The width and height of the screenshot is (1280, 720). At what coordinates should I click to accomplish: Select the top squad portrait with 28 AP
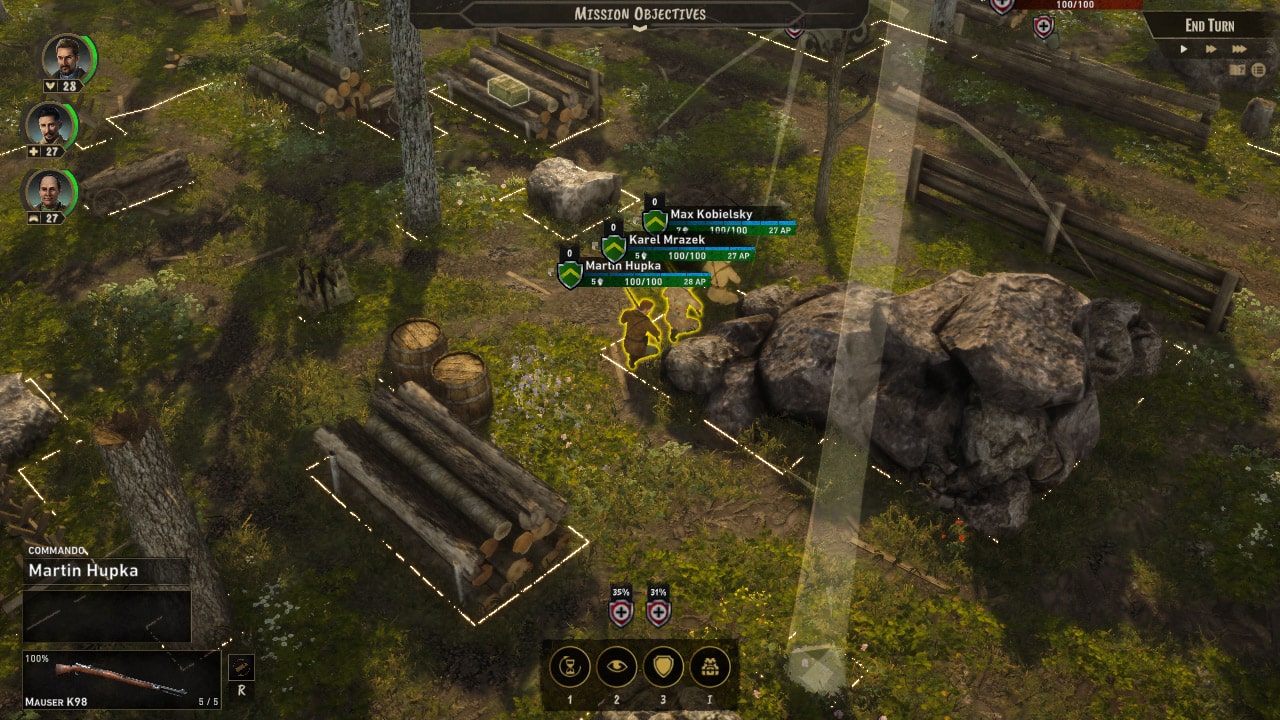click(66, 58)
